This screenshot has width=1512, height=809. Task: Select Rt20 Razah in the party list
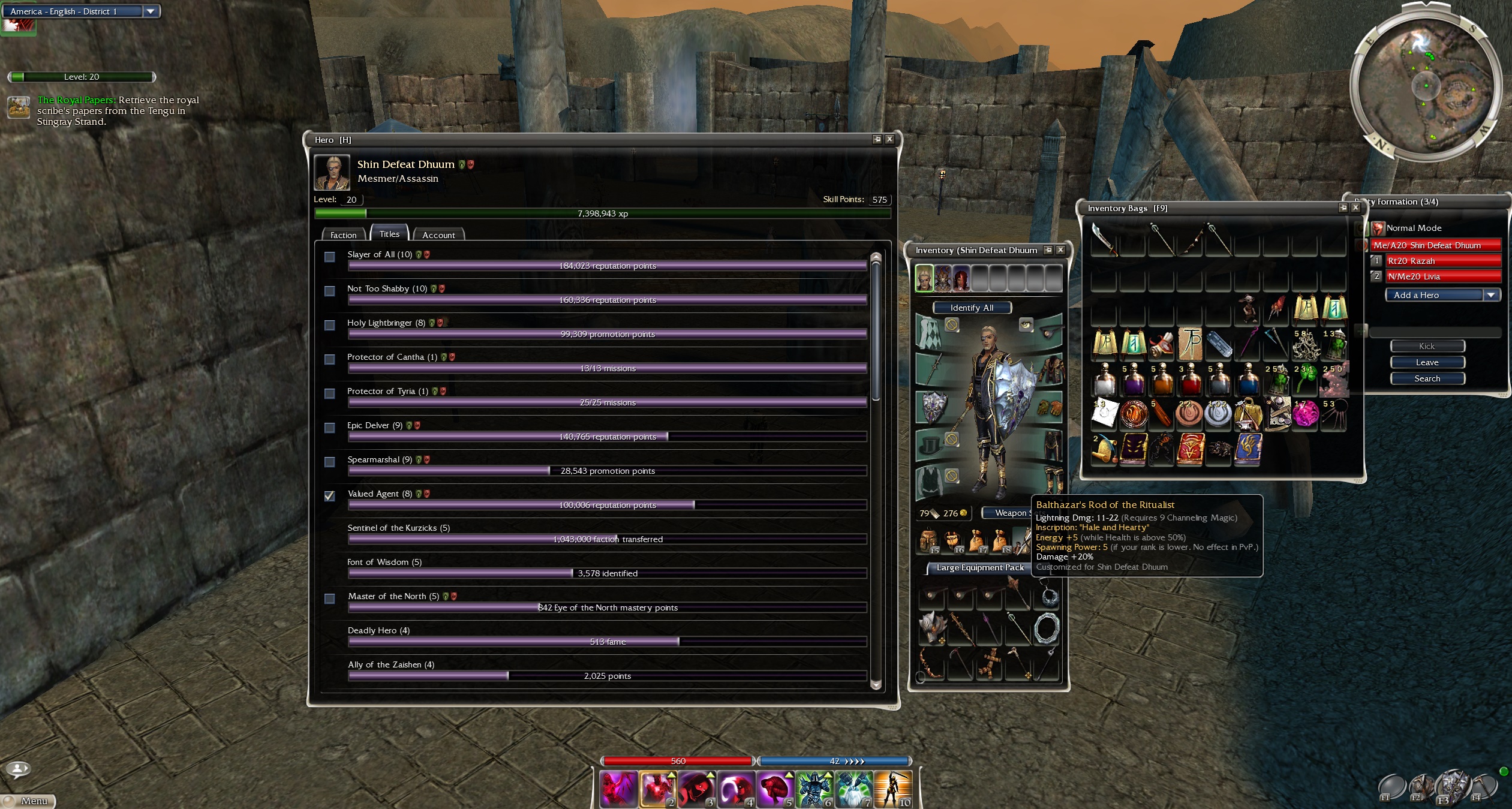click(1442, 261)
